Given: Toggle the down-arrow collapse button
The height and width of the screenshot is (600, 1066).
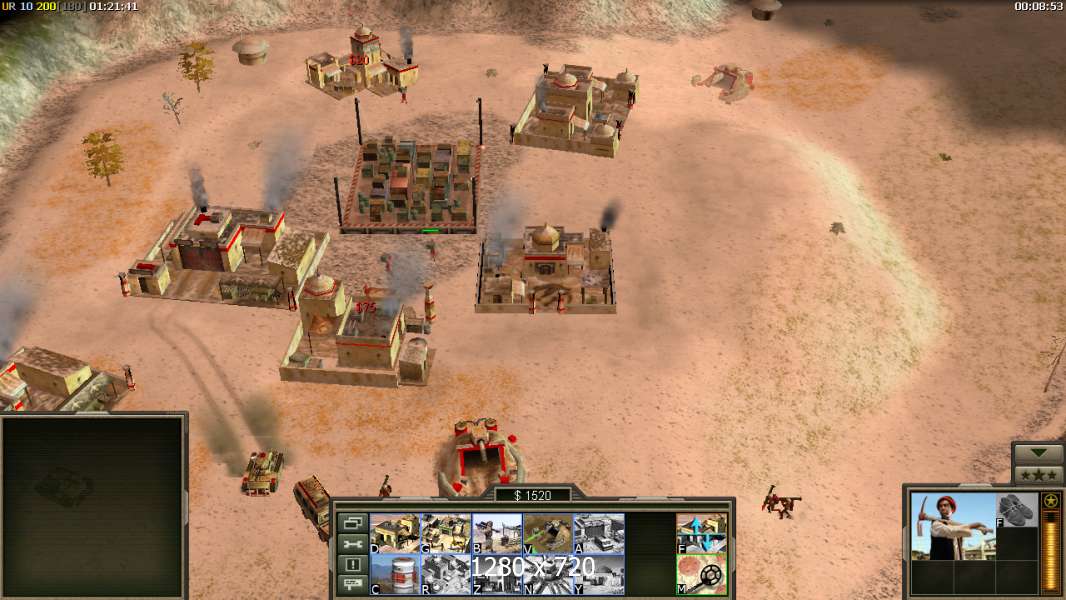Looking at the screenshot, I should [x=1038, y=453].
